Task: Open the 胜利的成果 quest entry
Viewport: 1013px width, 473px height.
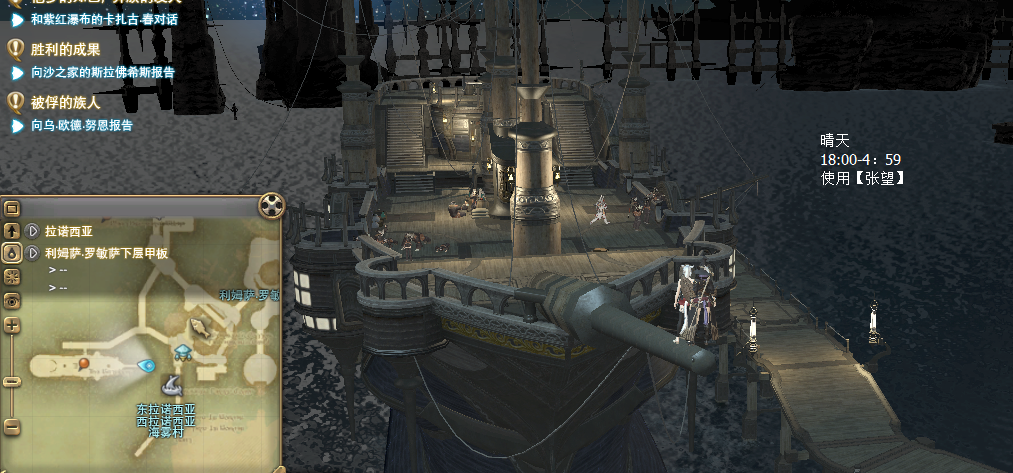Action: coord(66,48)
